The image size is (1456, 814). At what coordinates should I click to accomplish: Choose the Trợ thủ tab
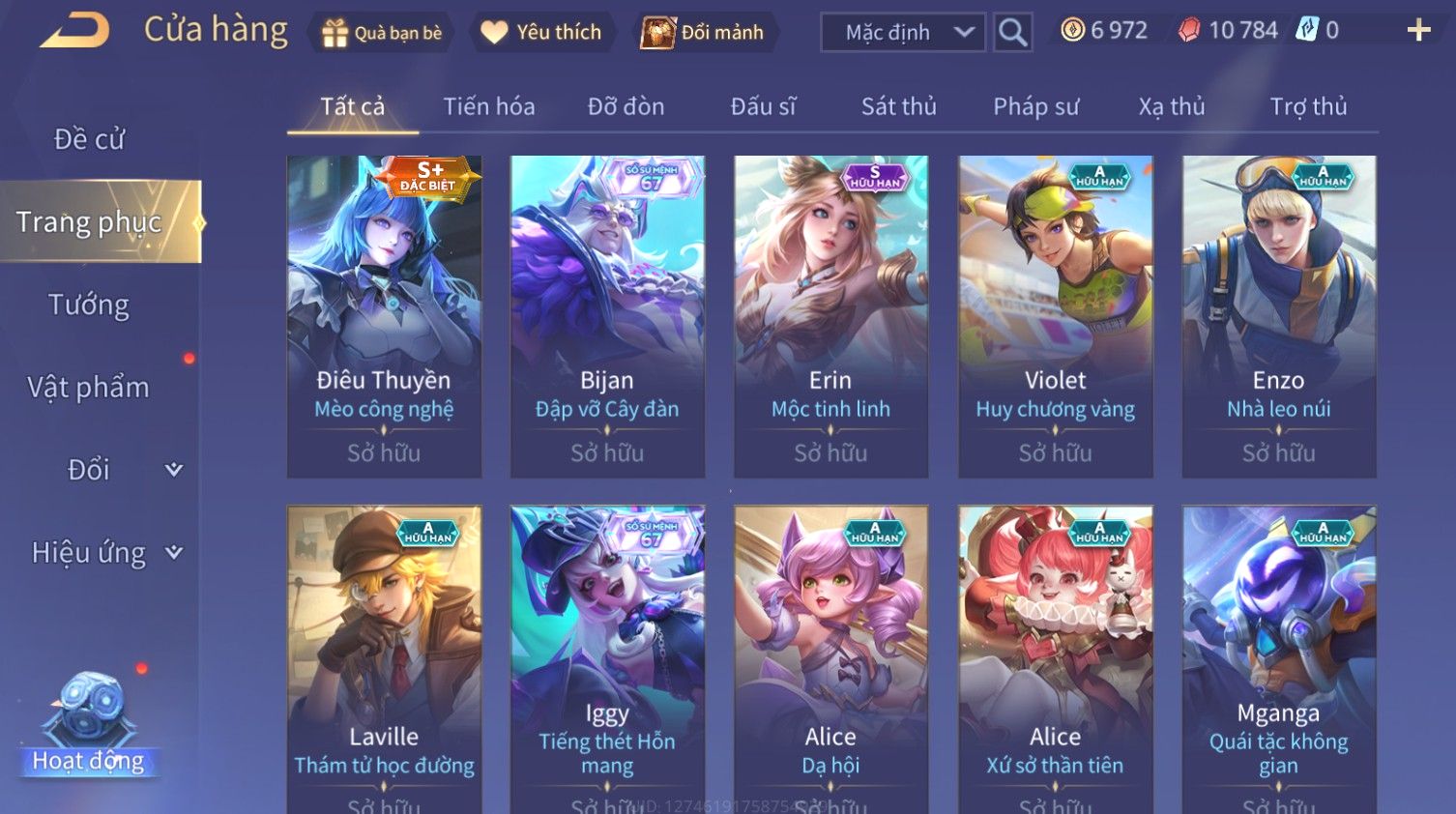click(x=1308, y=106)
